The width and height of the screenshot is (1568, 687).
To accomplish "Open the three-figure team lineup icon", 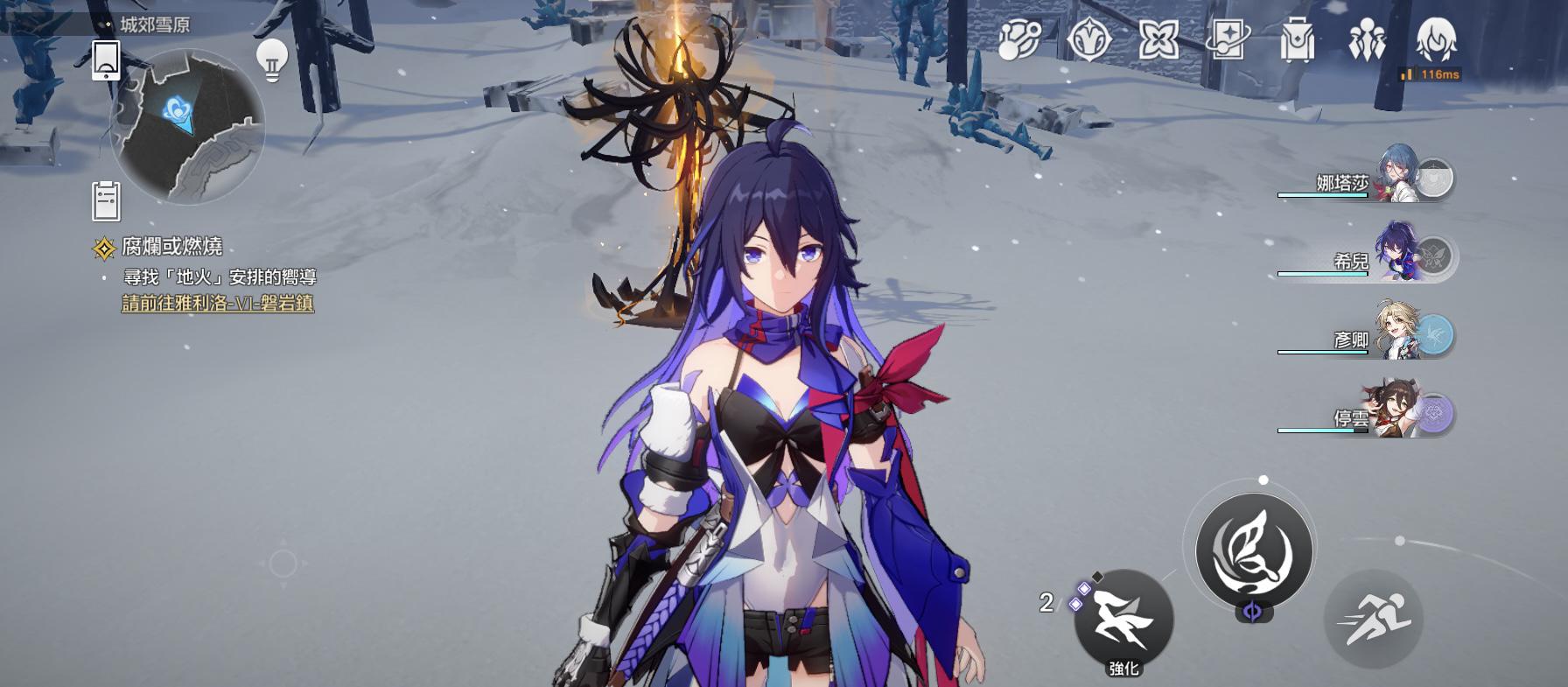I will point(1366,40).
